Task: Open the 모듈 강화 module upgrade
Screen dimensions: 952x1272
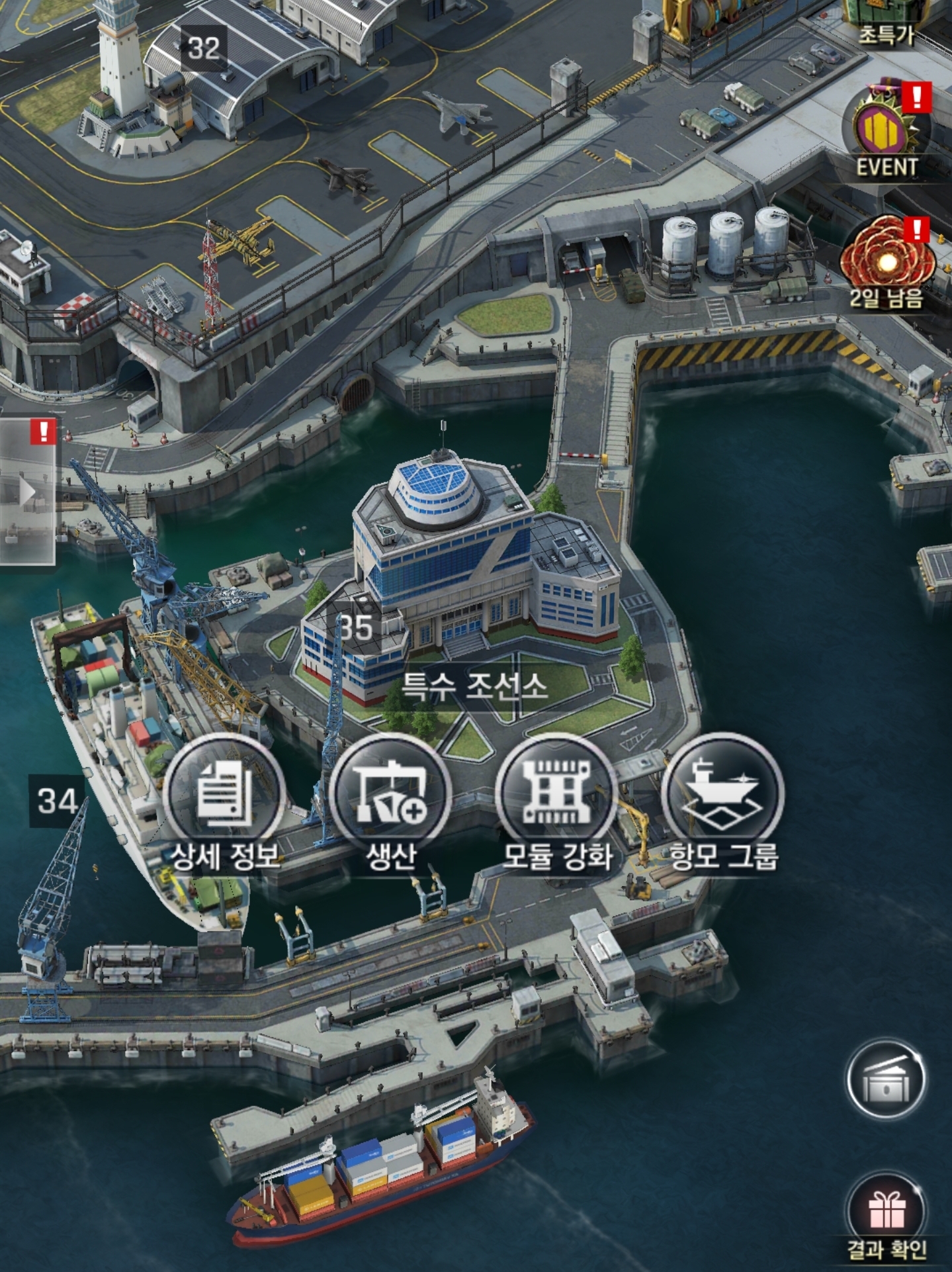Action: pyautogui.click(x=556, y=794)
